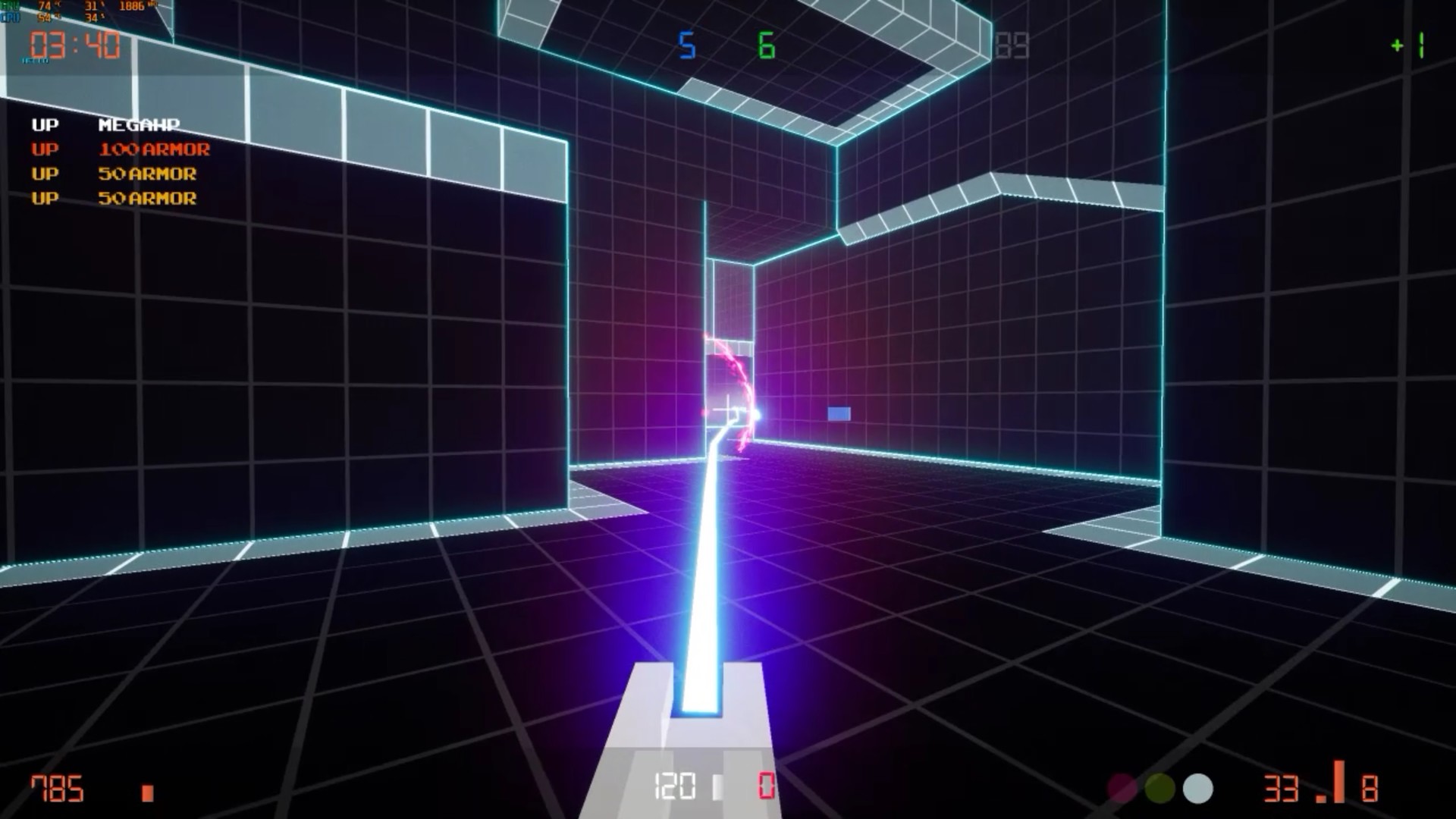The width and height of the screenshot is (1456, 819).
Task: Click the crosshair at screen center
Action: (728, 409)
